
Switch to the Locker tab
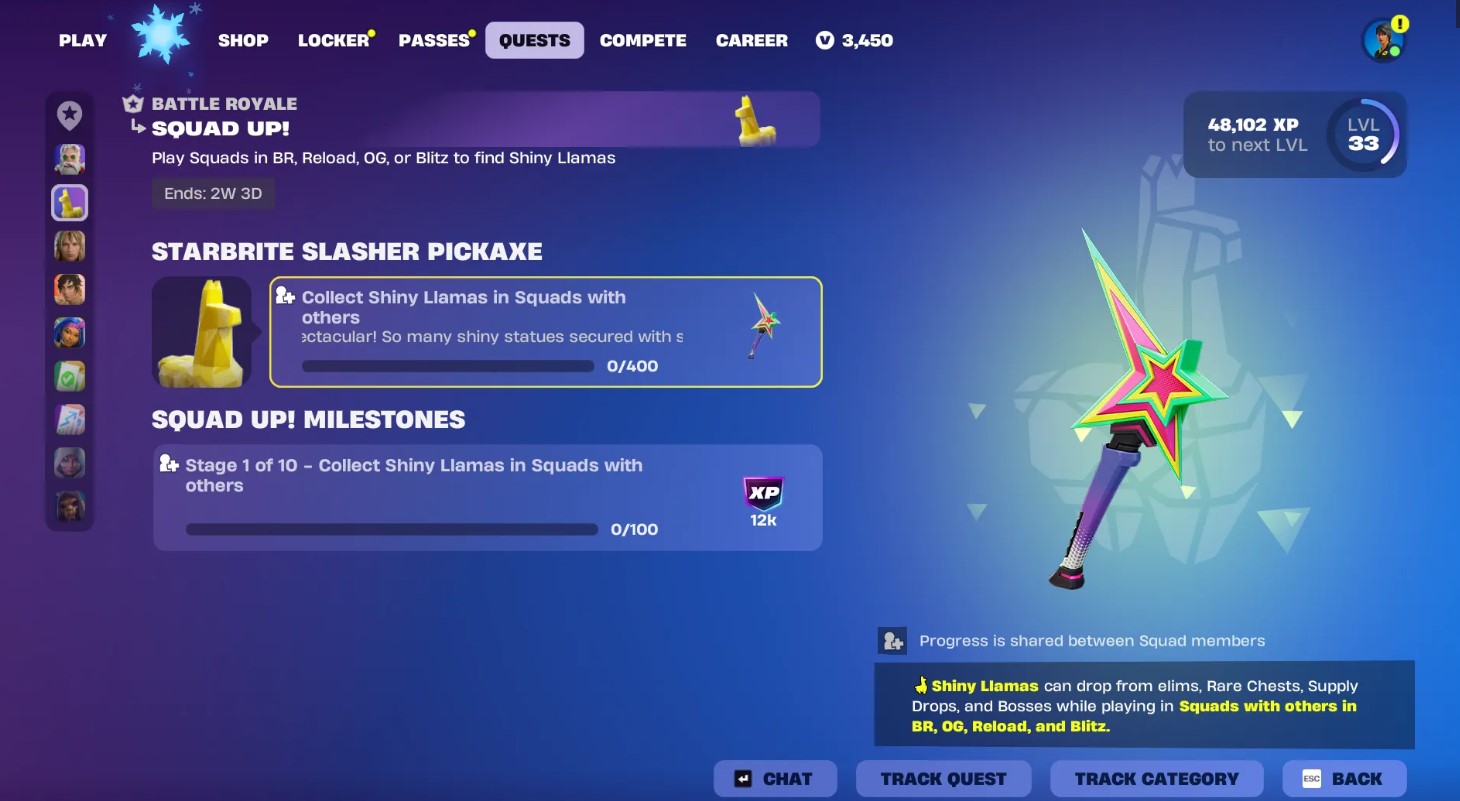pos(333,41)
